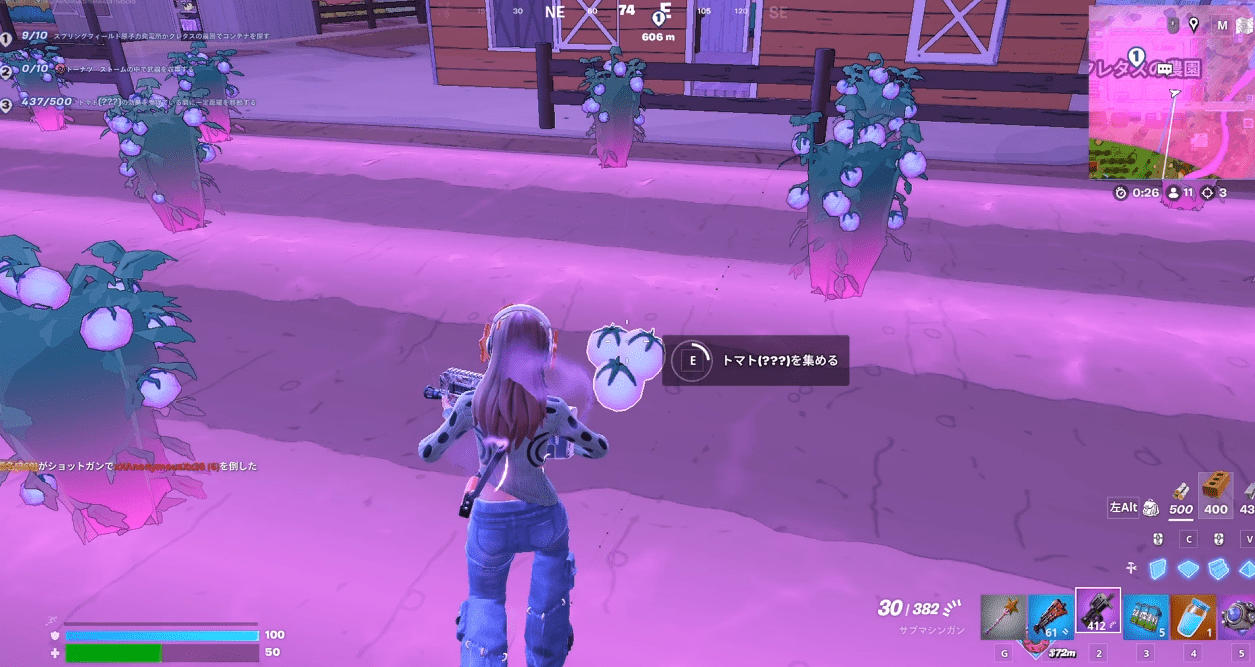The image size is (1255, 667).
Task: Open the backpack inventory icon
Action: pyautogui.click(x=1151, y=507)
